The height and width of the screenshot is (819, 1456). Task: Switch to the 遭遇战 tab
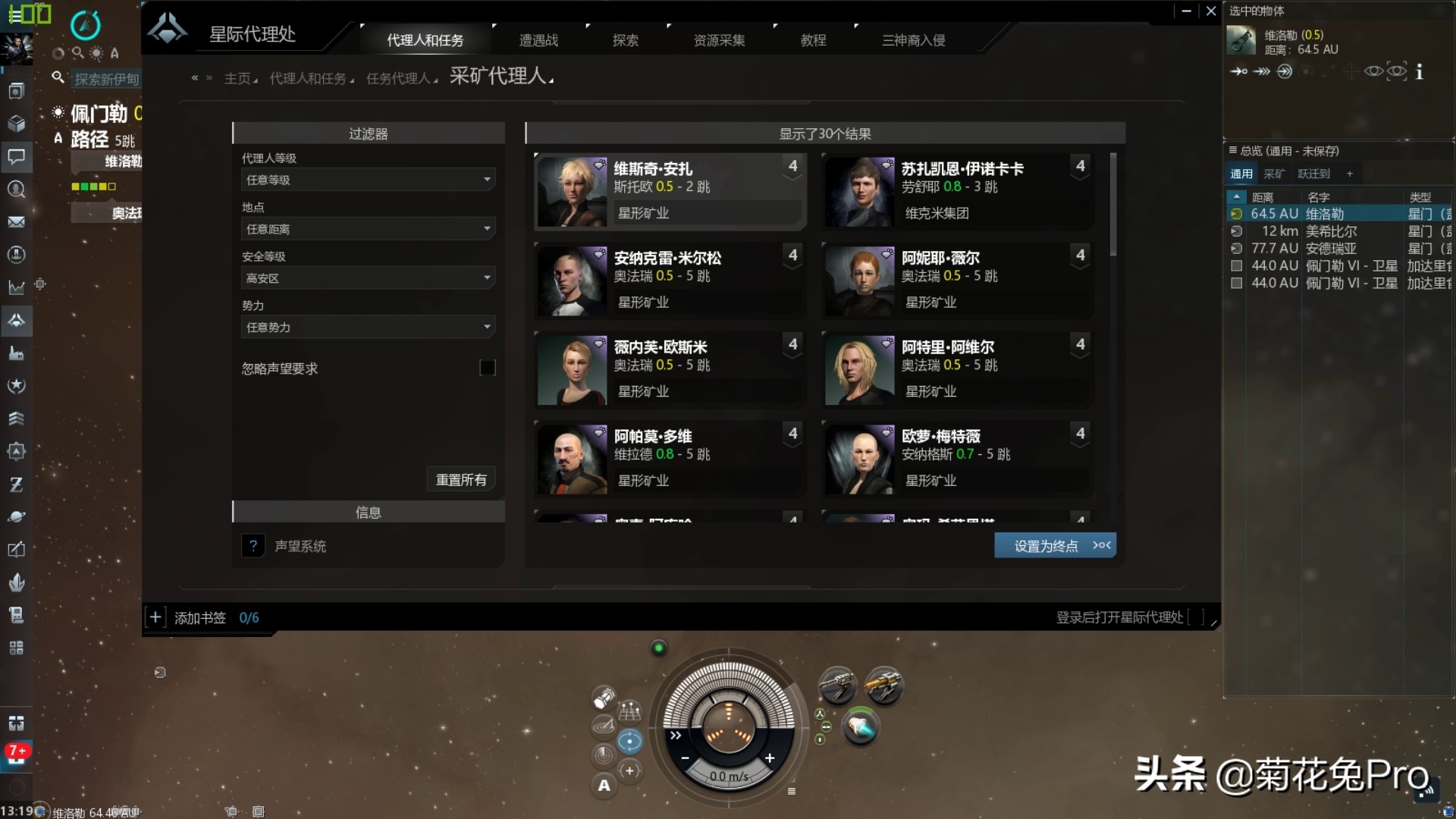537,39
